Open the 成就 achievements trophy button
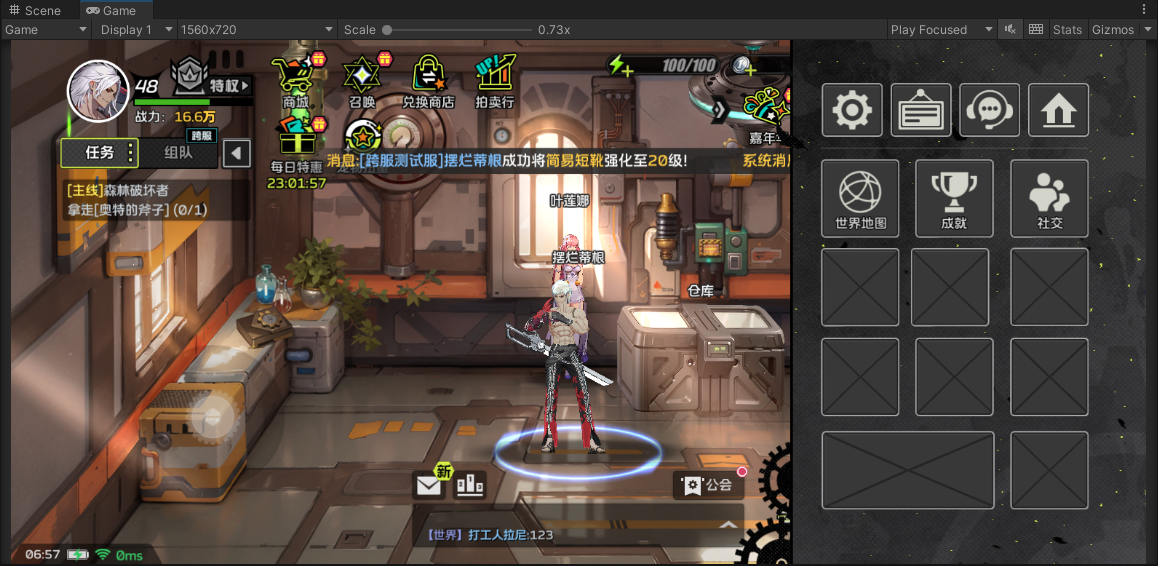1158x566 pixels. [954, 198]
